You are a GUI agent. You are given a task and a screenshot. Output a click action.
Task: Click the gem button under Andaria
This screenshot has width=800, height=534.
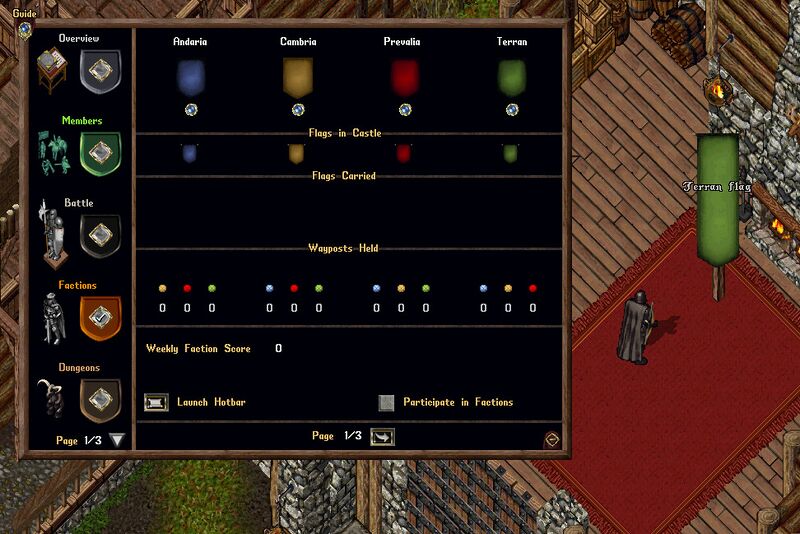[x=190, y=109]
